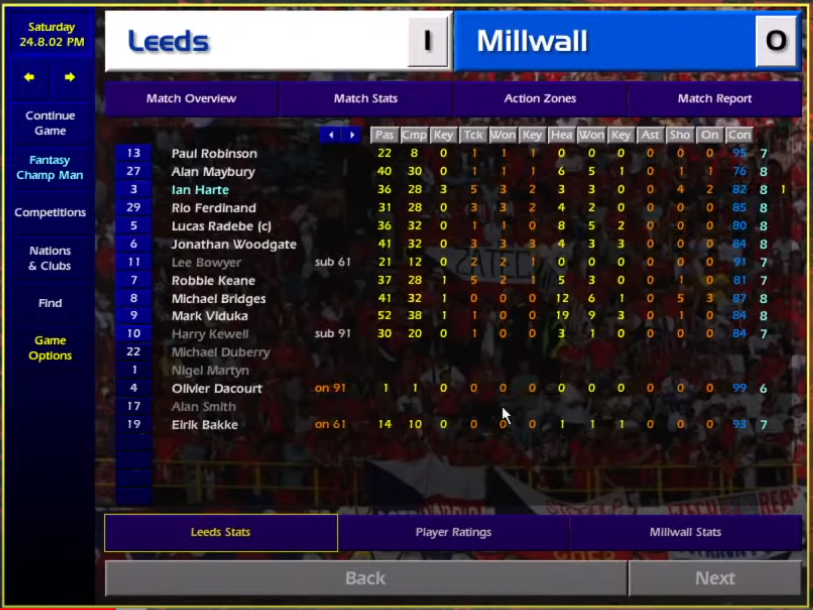Click the Next button
This screenshot has width=813, height=610.
click(x=714, y=578)
